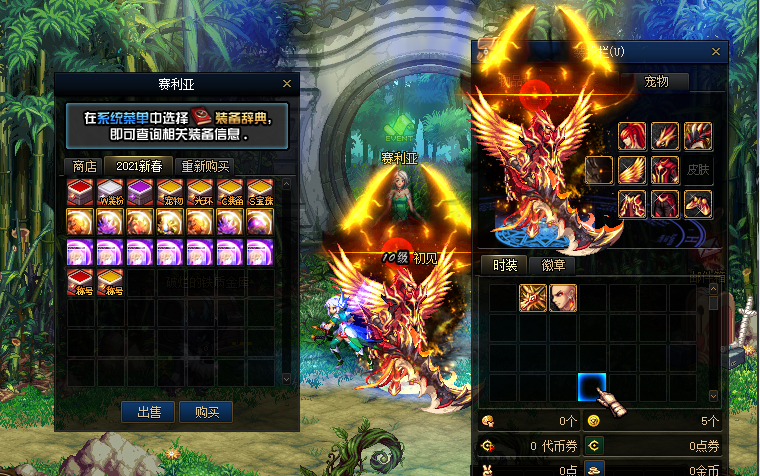The height and width of the screenshot is (476, 760).
Task: Select the C装备 gift box item
Action: point(230,192)
